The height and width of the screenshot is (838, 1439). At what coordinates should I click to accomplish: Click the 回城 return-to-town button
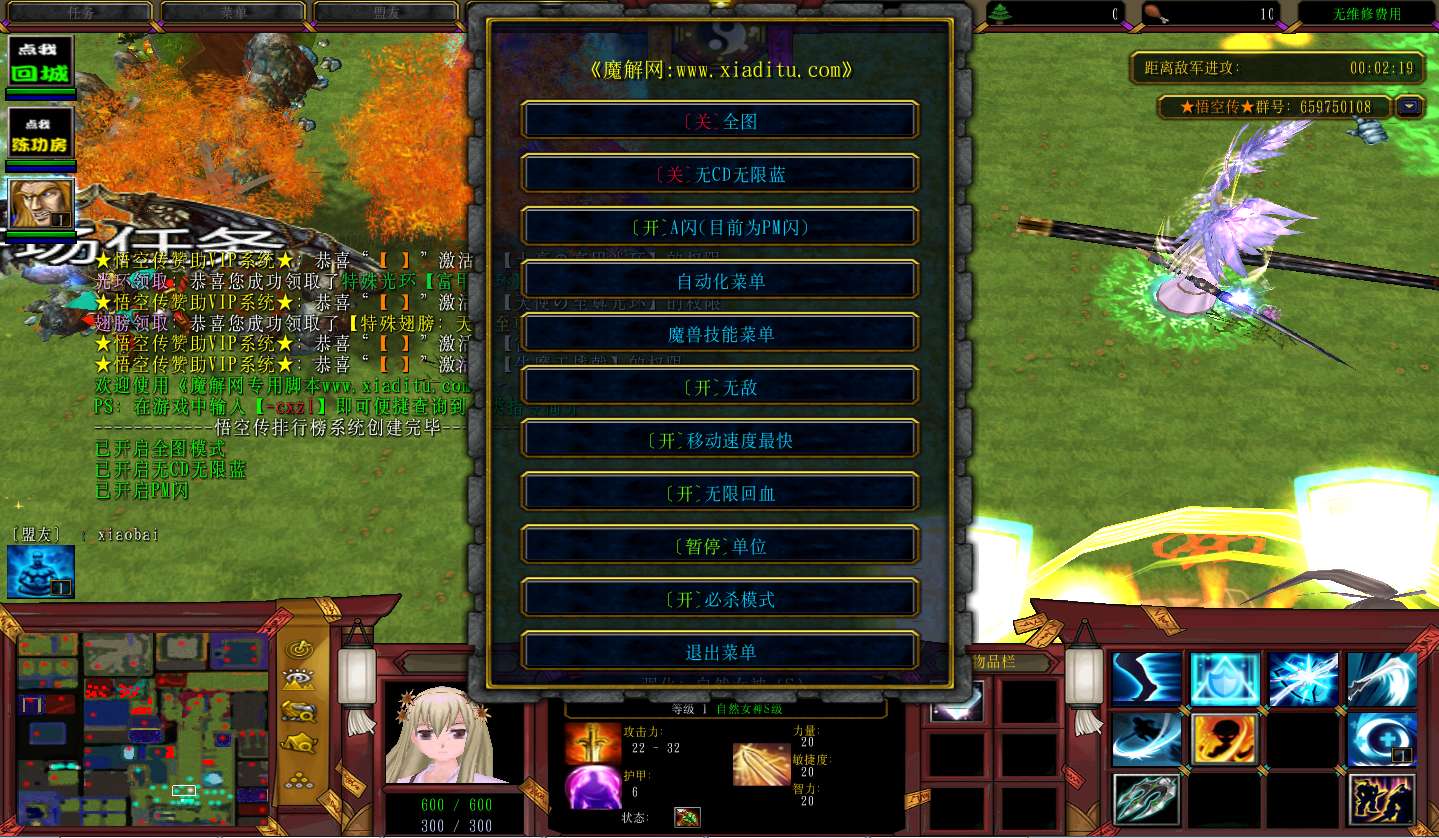(40, 62)
